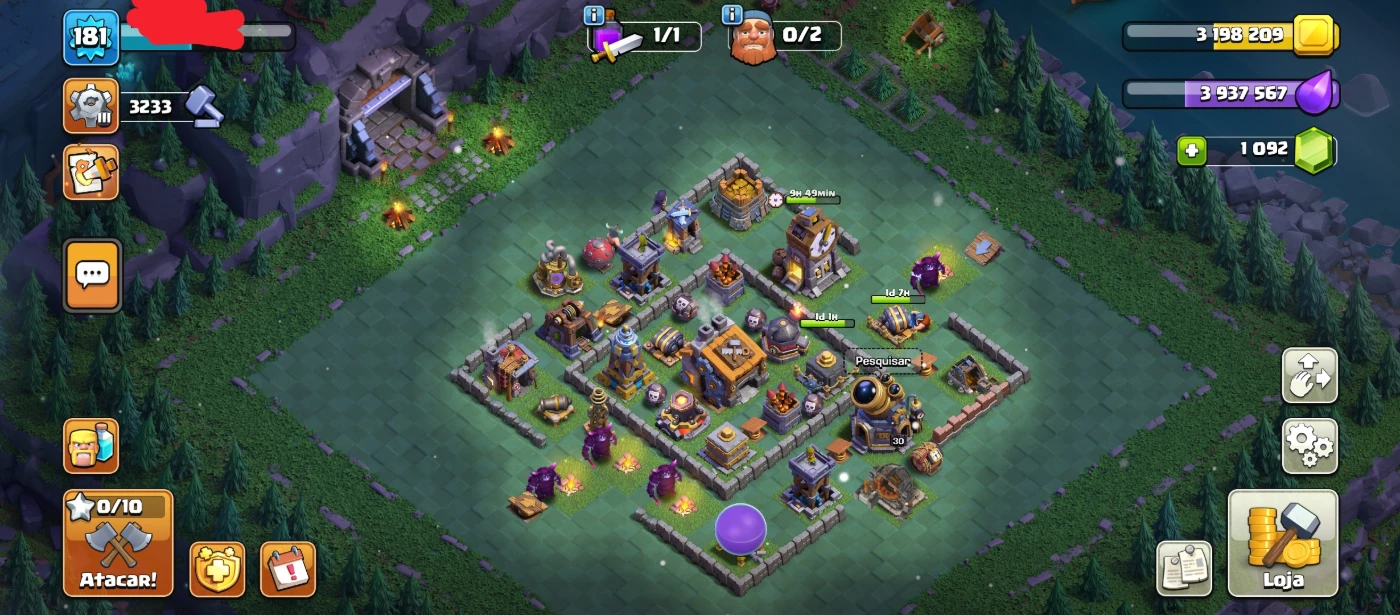Click the level 181 experience badge
Screen dimensions: 1400x615
(91, 38)
